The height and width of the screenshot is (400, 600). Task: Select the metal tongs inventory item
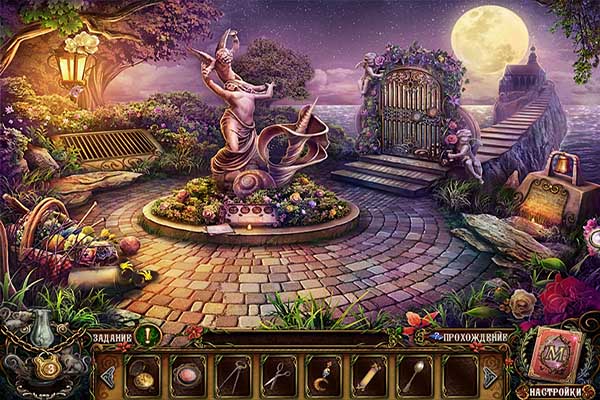pos(232,377)
